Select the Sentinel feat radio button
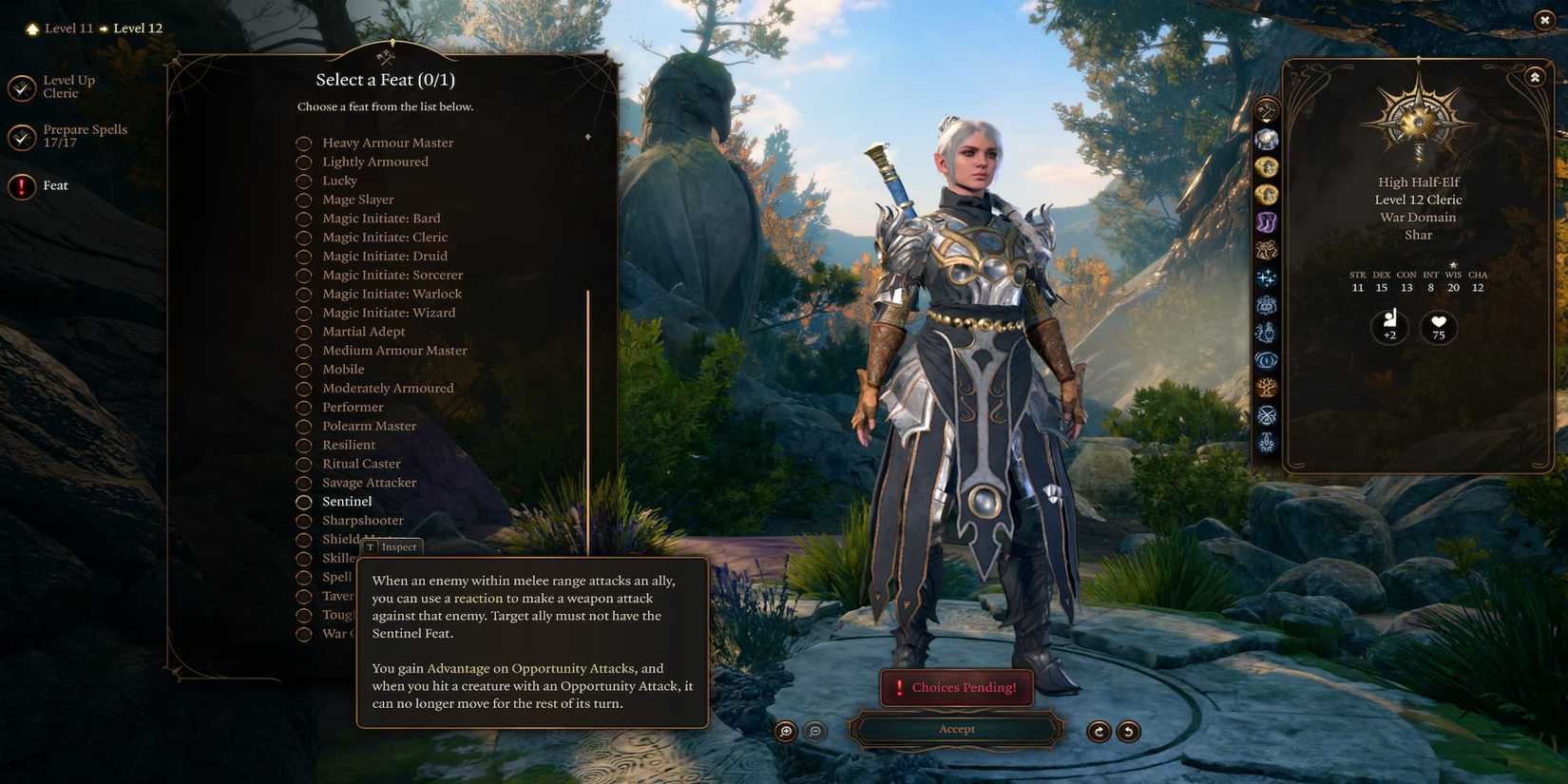Image resolution: width=1568 pixels, height=784 pixels. (304, 502)
